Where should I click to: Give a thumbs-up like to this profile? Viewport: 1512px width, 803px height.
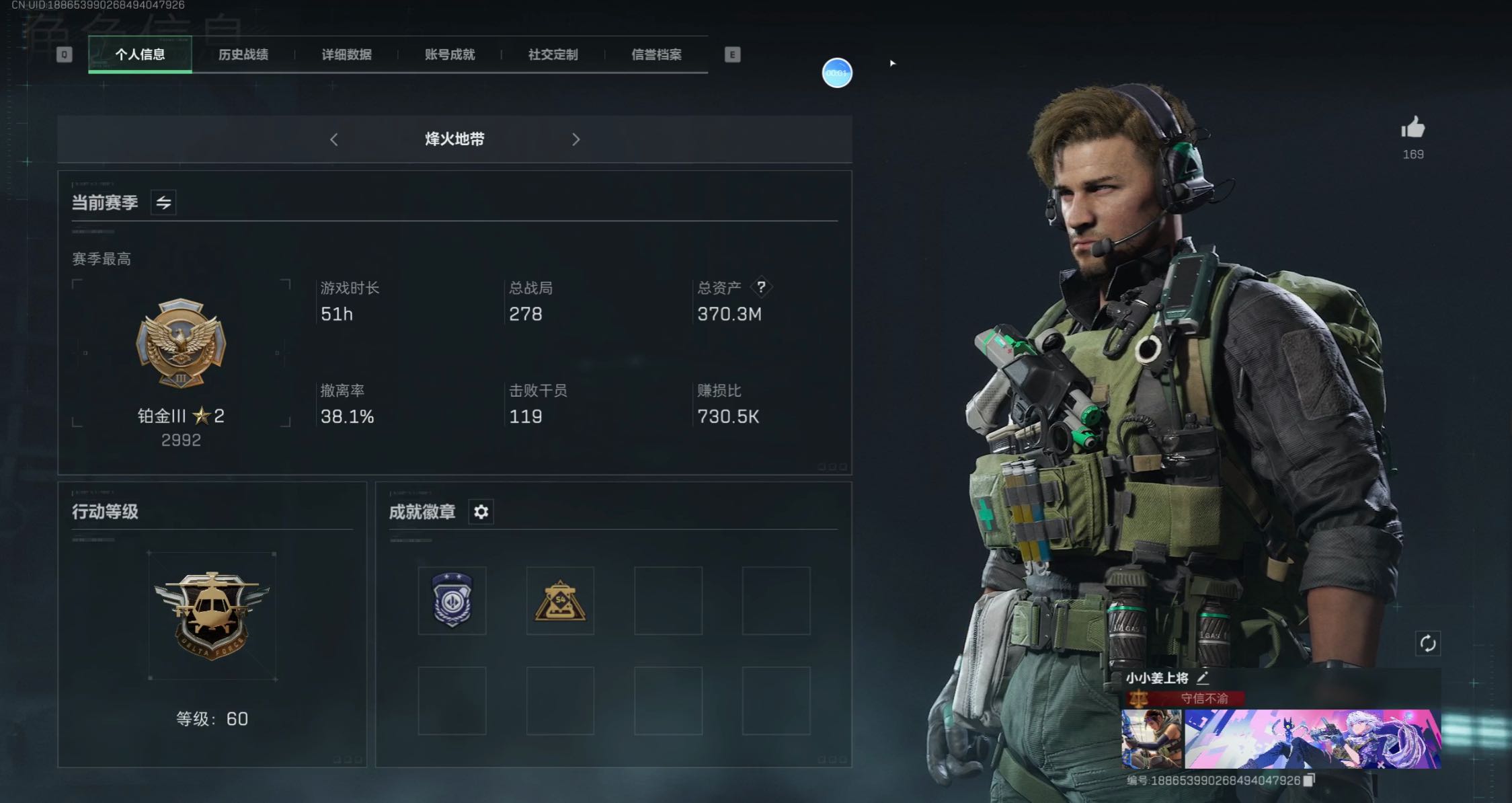point(1412,128)
